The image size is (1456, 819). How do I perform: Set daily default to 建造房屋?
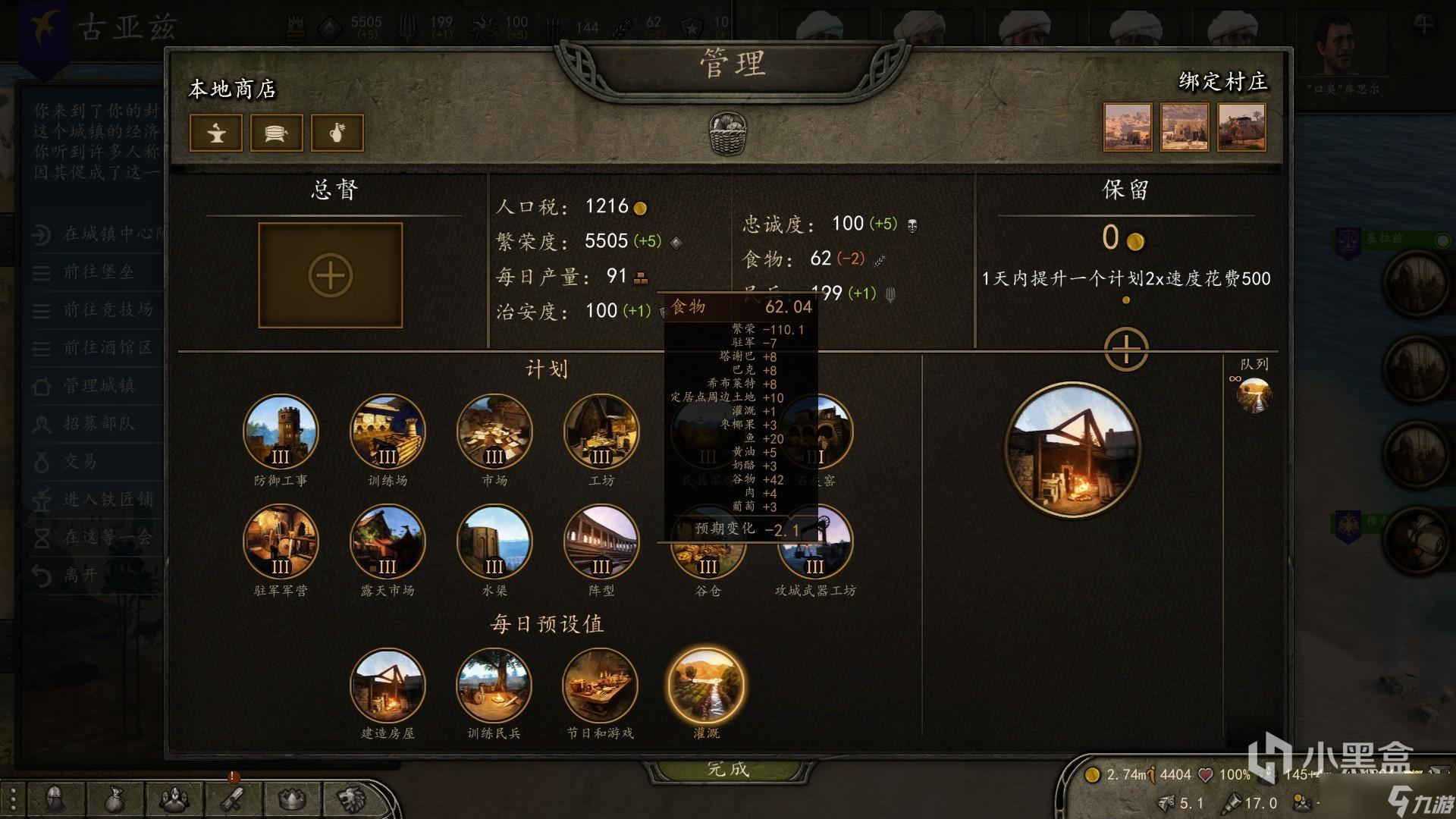point(388,686)
